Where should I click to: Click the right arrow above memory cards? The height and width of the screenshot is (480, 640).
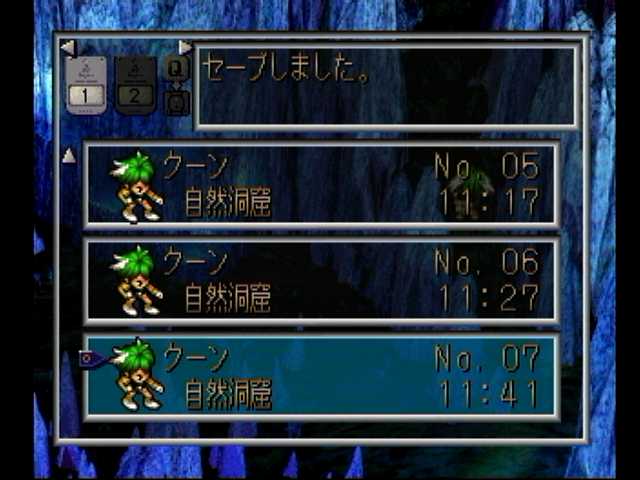click(x=184, y=47)
